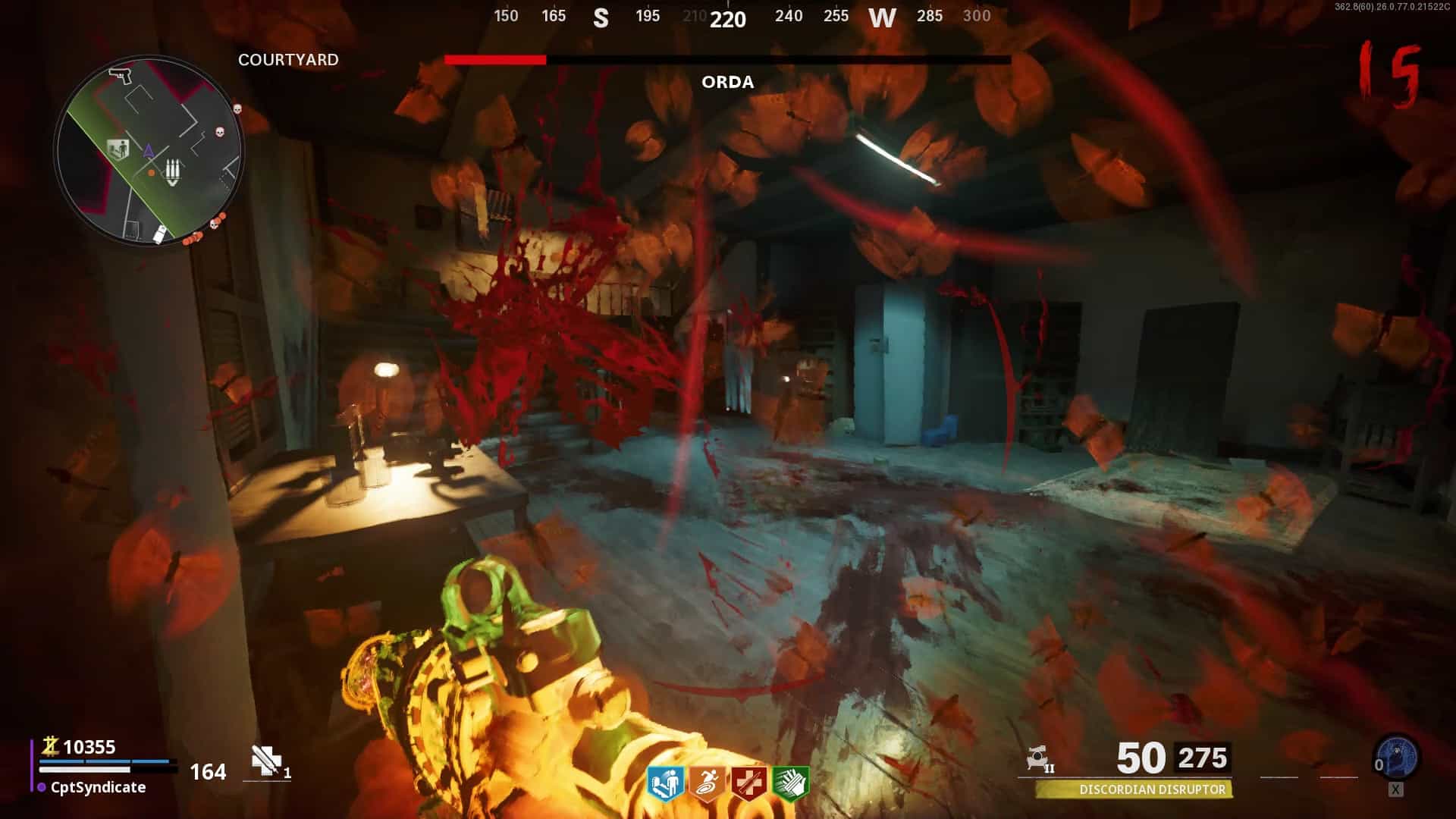Click the self-revive syringe icon
Image resolution: width=1456 pixels, height=819 pixels.
(265, 761)
